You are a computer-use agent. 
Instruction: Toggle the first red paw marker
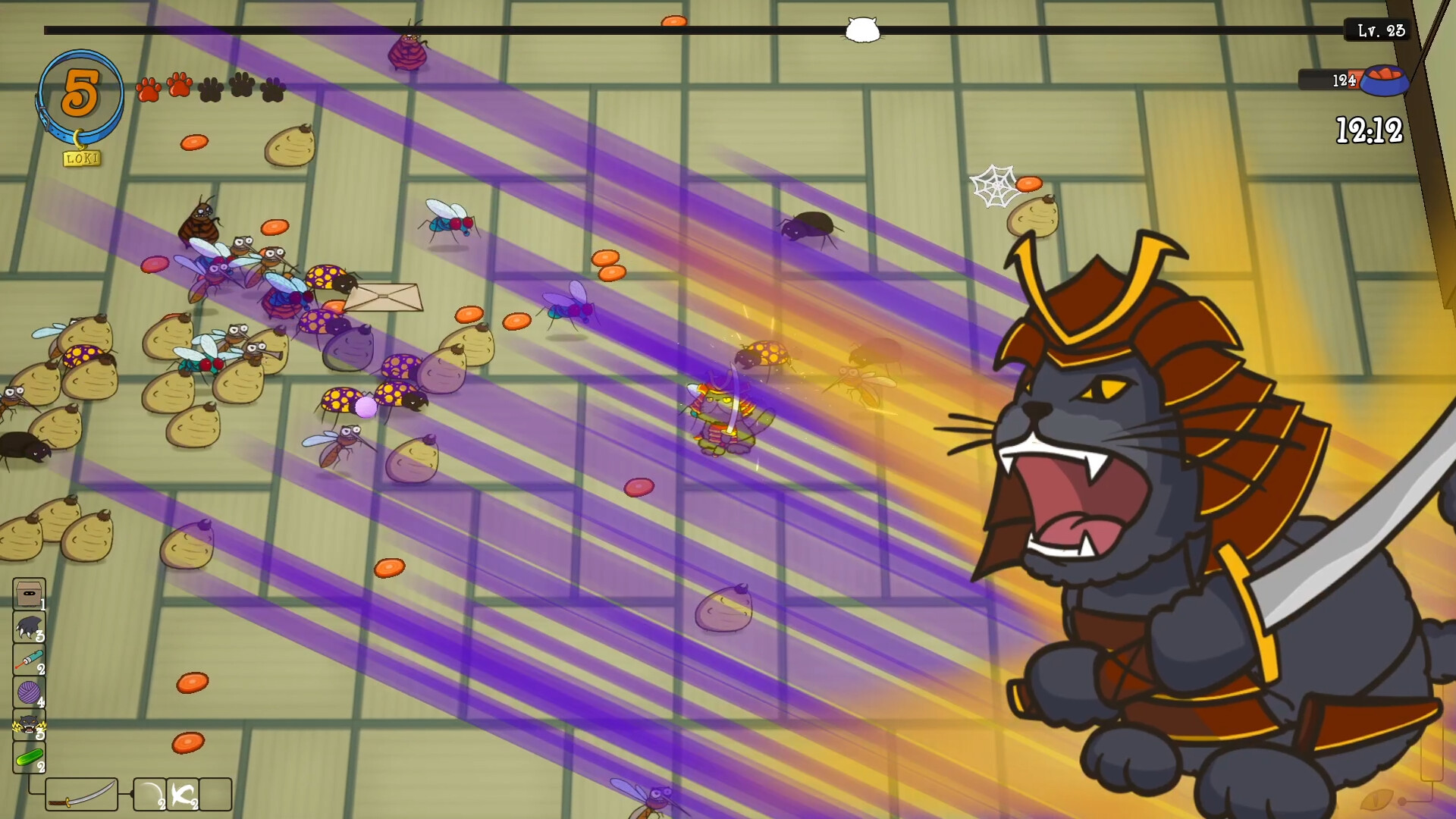click(149, 87)
